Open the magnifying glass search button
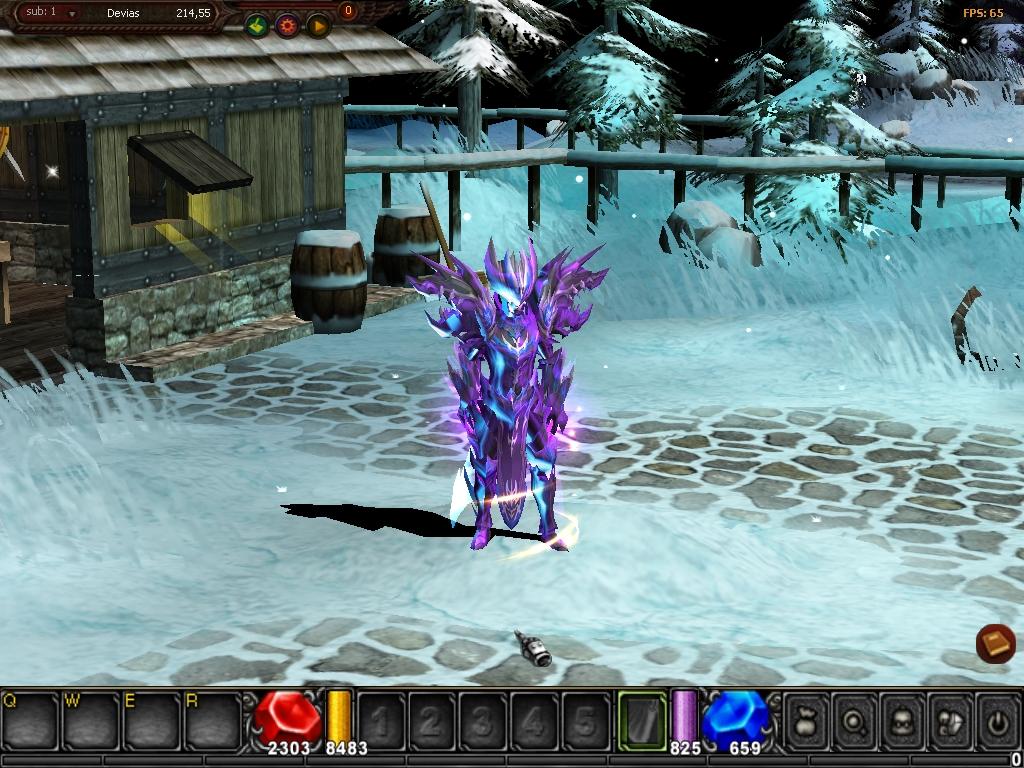Viewport: 1024px width, 768px height. click(855, 720)
